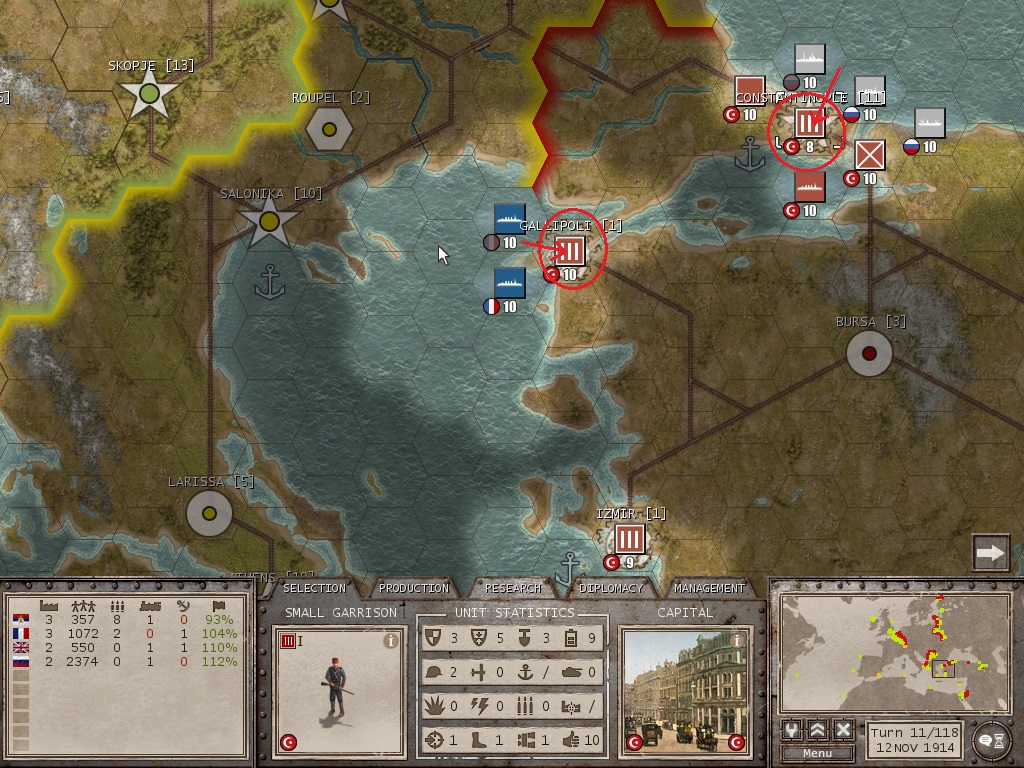
Task: Click the white arrow next-unit button
Action: [990, 552]
